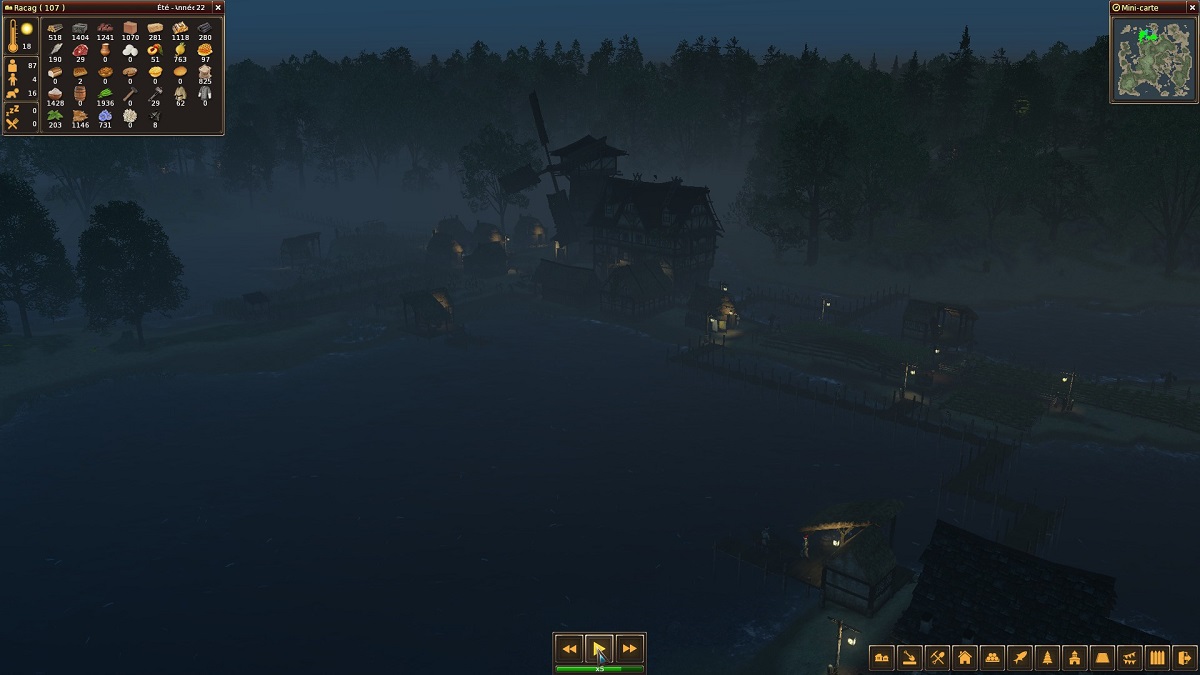Open the chapel-shaped building menu
The height and width of the screenshot is (675, 1200).
pyautogui.click(x=1075, y=657)
